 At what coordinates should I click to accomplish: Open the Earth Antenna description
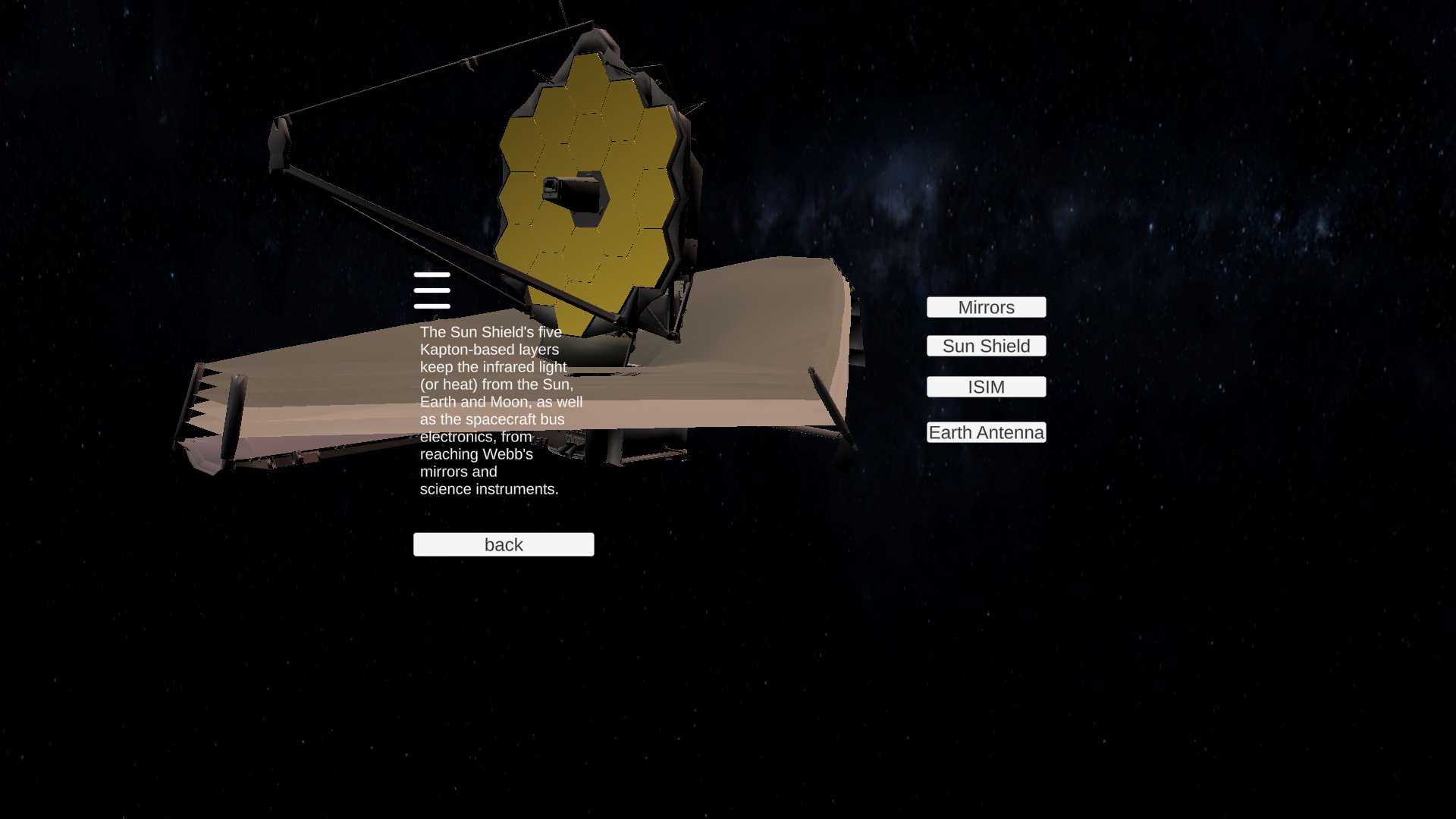[x=986, y=432]
